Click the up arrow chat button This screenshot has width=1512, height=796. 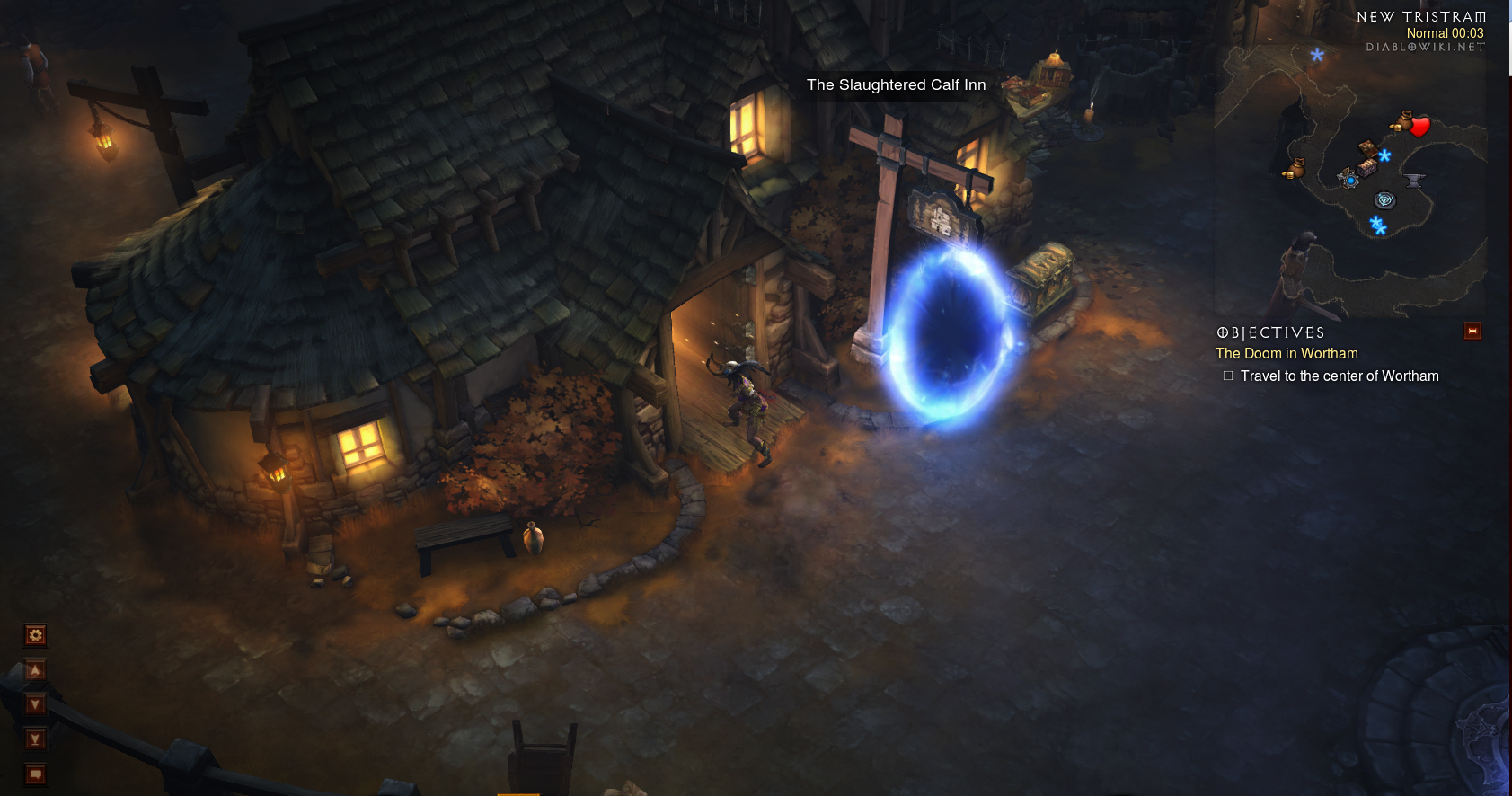(x=35, y=670)
